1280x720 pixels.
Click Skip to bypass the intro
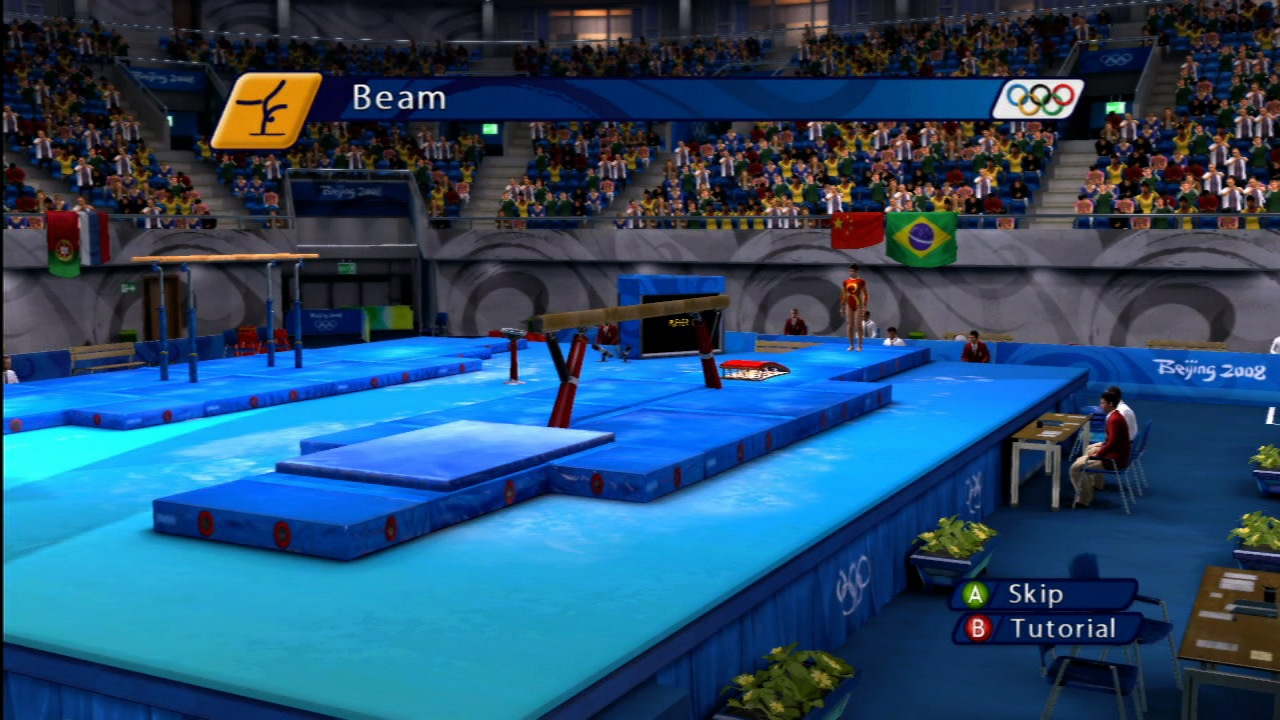point(1040,594)
